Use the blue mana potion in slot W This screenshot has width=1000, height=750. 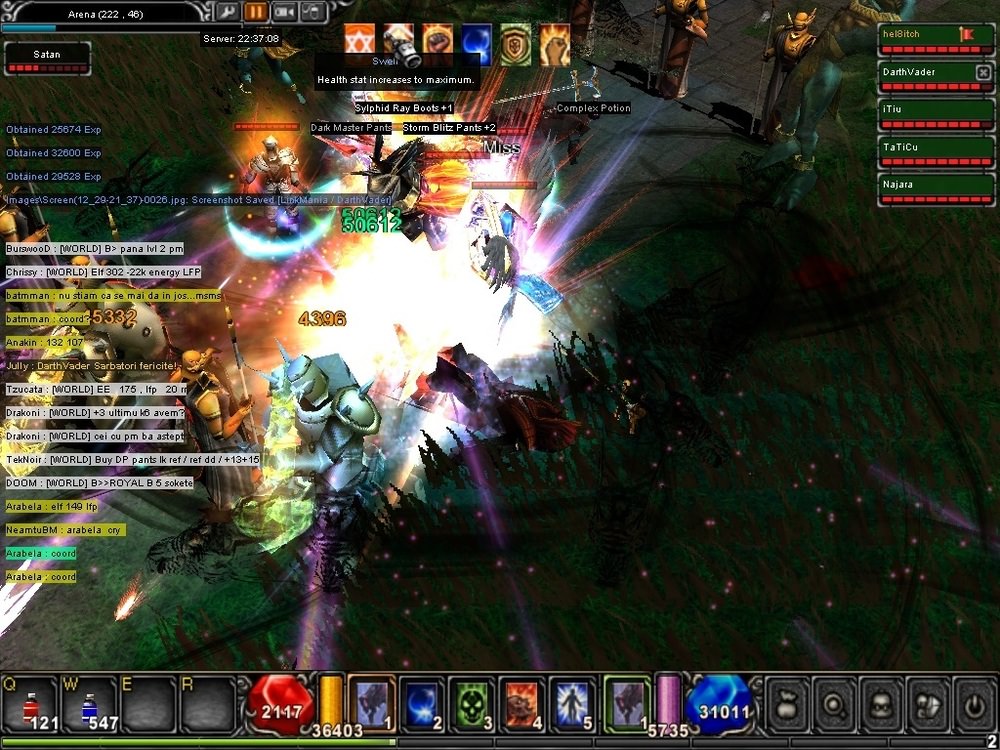(89, 703)
